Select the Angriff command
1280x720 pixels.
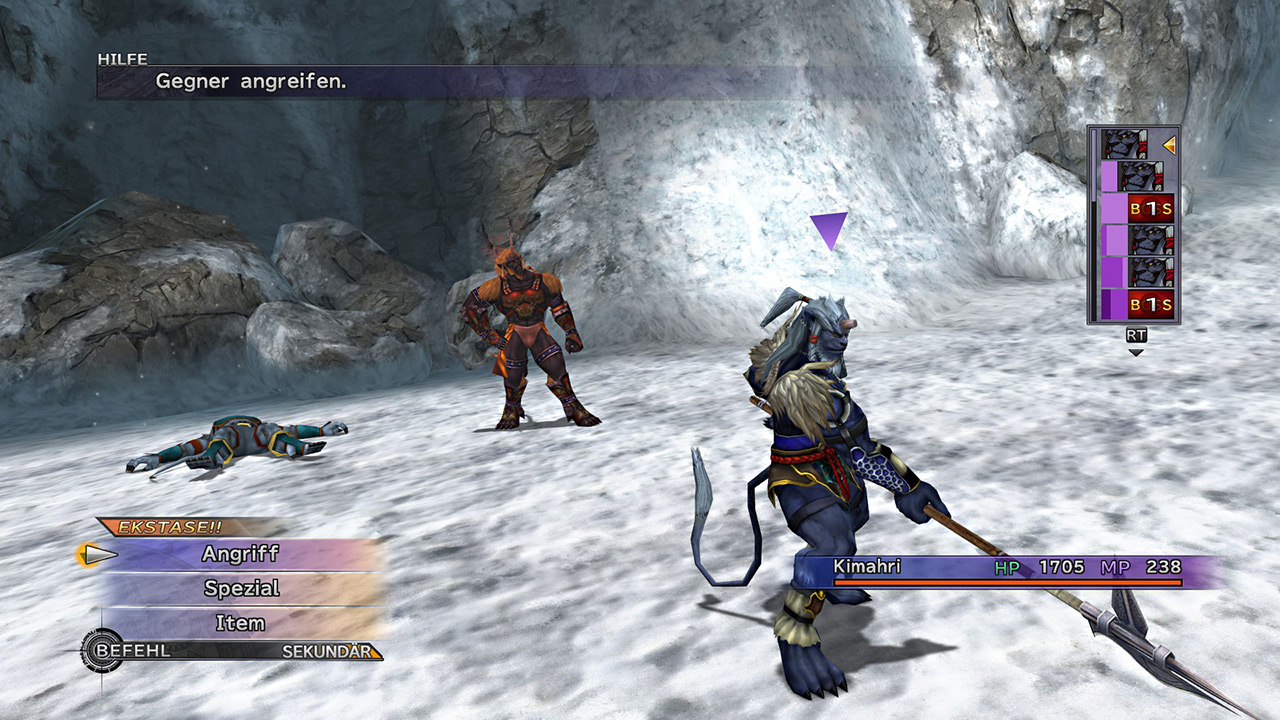(240, 554)
